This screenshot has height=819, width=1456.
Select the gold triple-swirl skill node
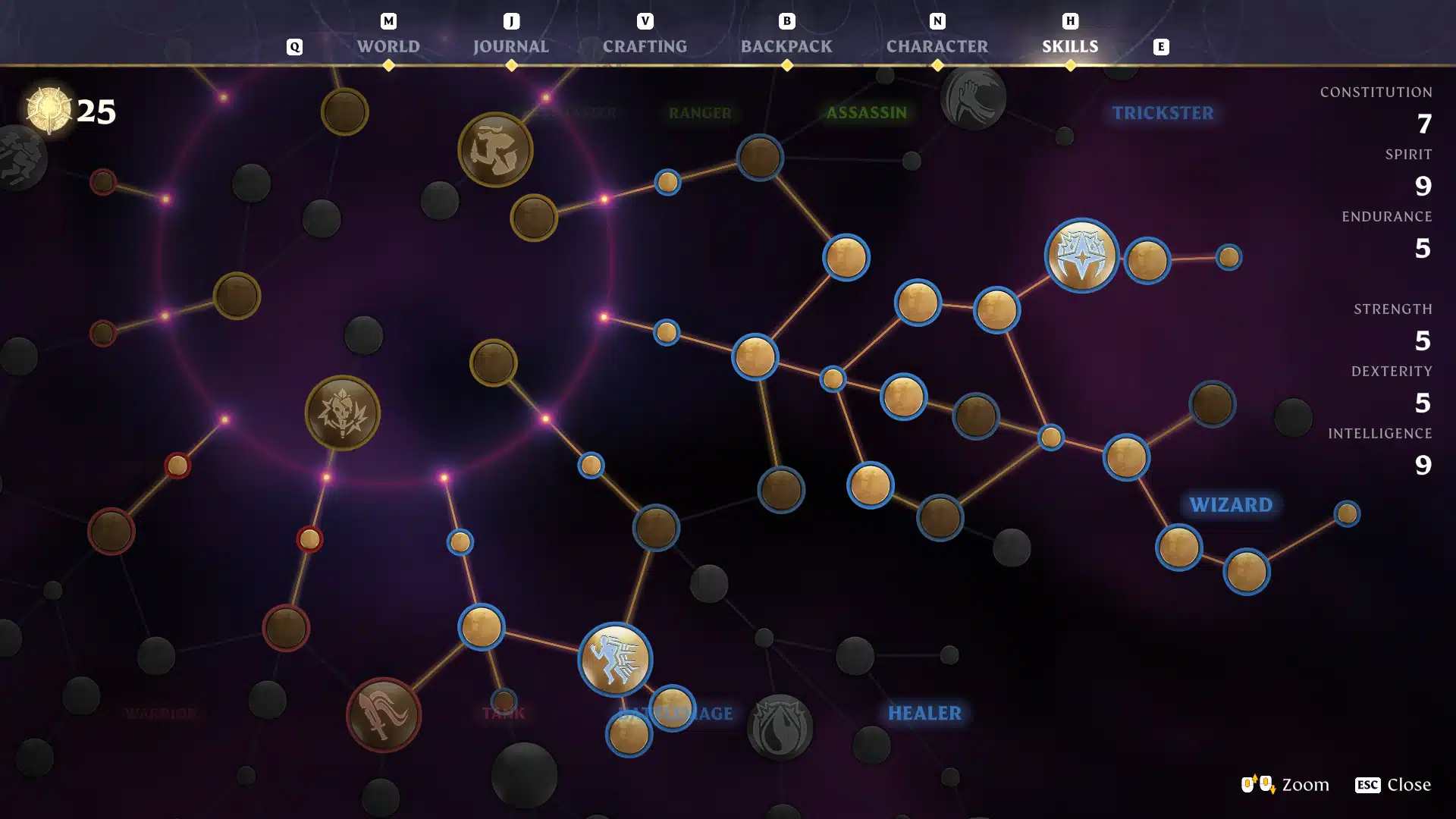(x=495, y=150)
